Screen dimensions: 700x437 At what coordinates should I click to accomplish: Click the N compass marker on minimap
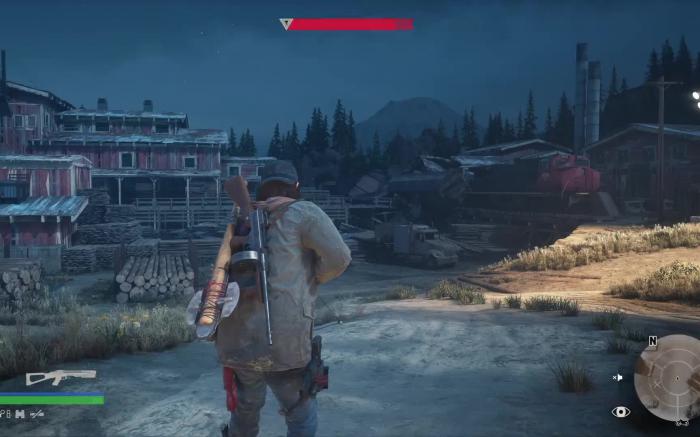pos(652,341)
